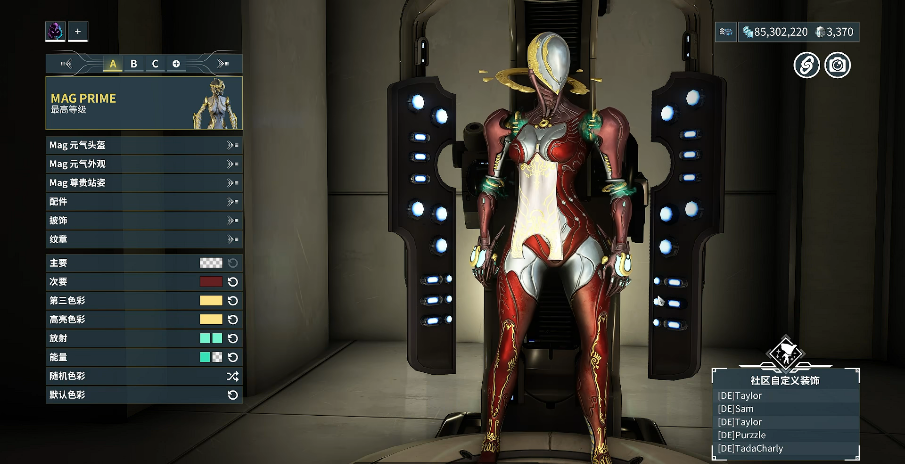905x464 pixels.
Task: Select [DE]Purzzle community customization
Action: pyautogui.click(x=785, y=435)
